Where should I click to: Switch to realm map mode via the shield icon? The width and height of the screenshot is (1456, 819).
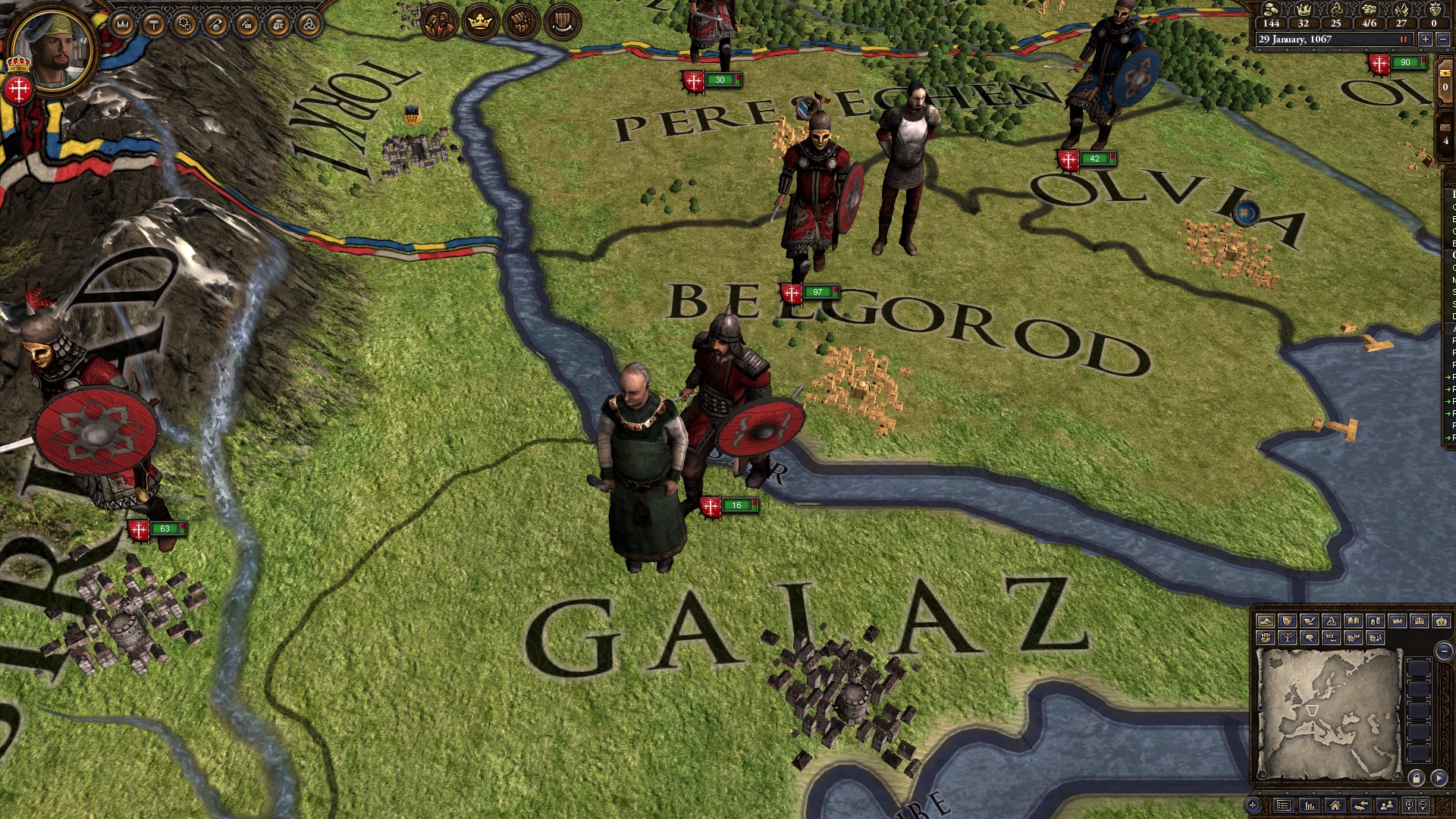[x=1287, y=621]
